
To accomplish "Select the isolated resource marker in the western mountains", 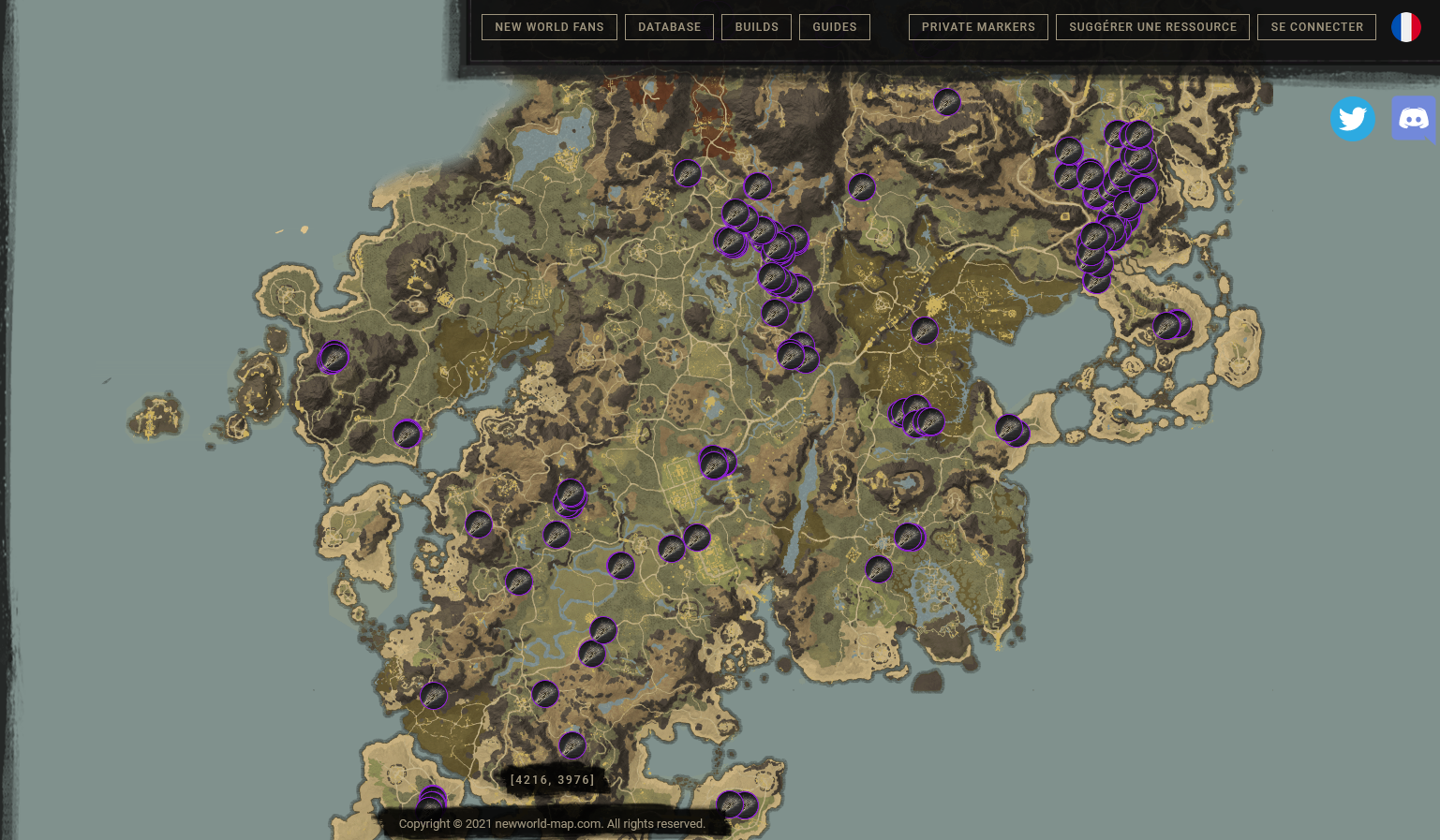I will (x=334, y=357).
